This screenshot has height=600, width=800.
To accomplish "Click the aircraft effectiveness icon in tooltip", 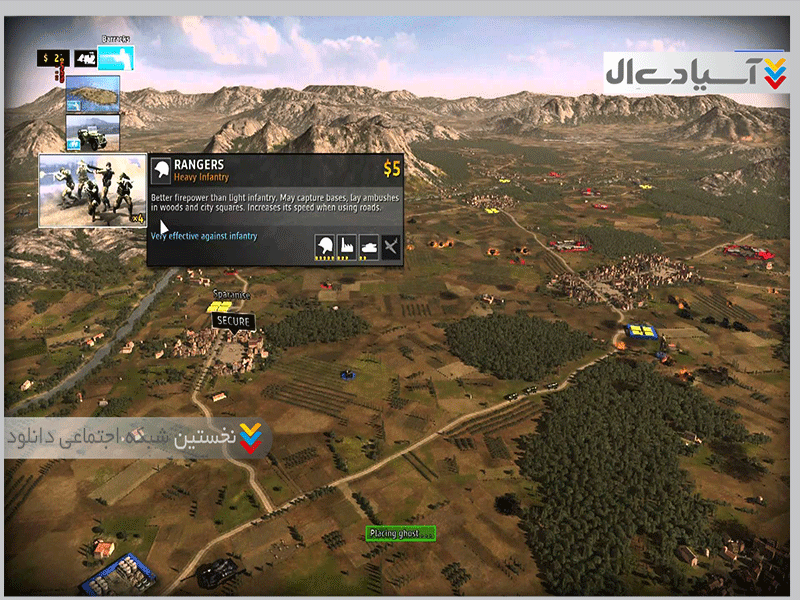I will [x=390, y=245].
